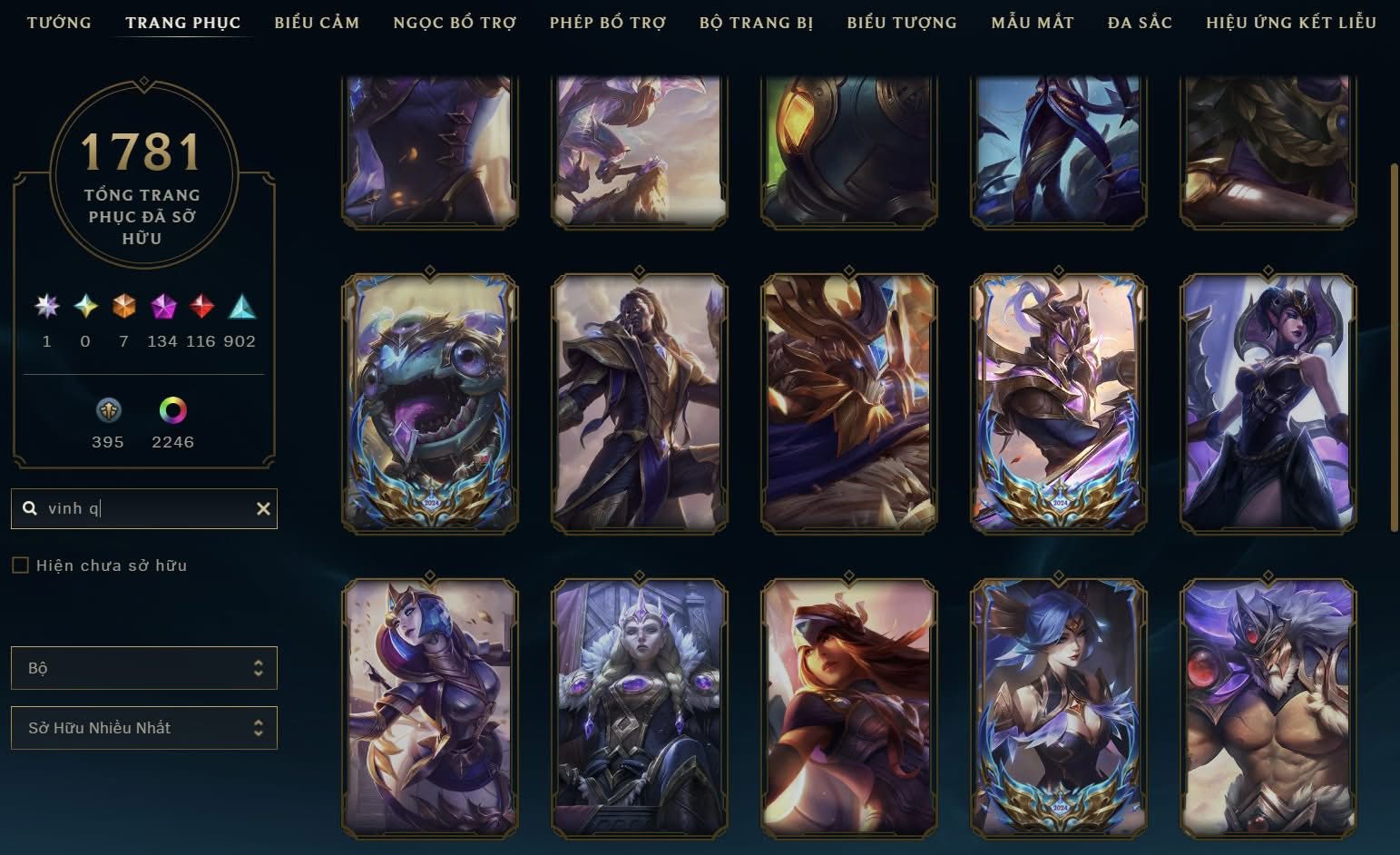
Task: Select the transcendent rarity star filter icon
Action: pos(46,306)
